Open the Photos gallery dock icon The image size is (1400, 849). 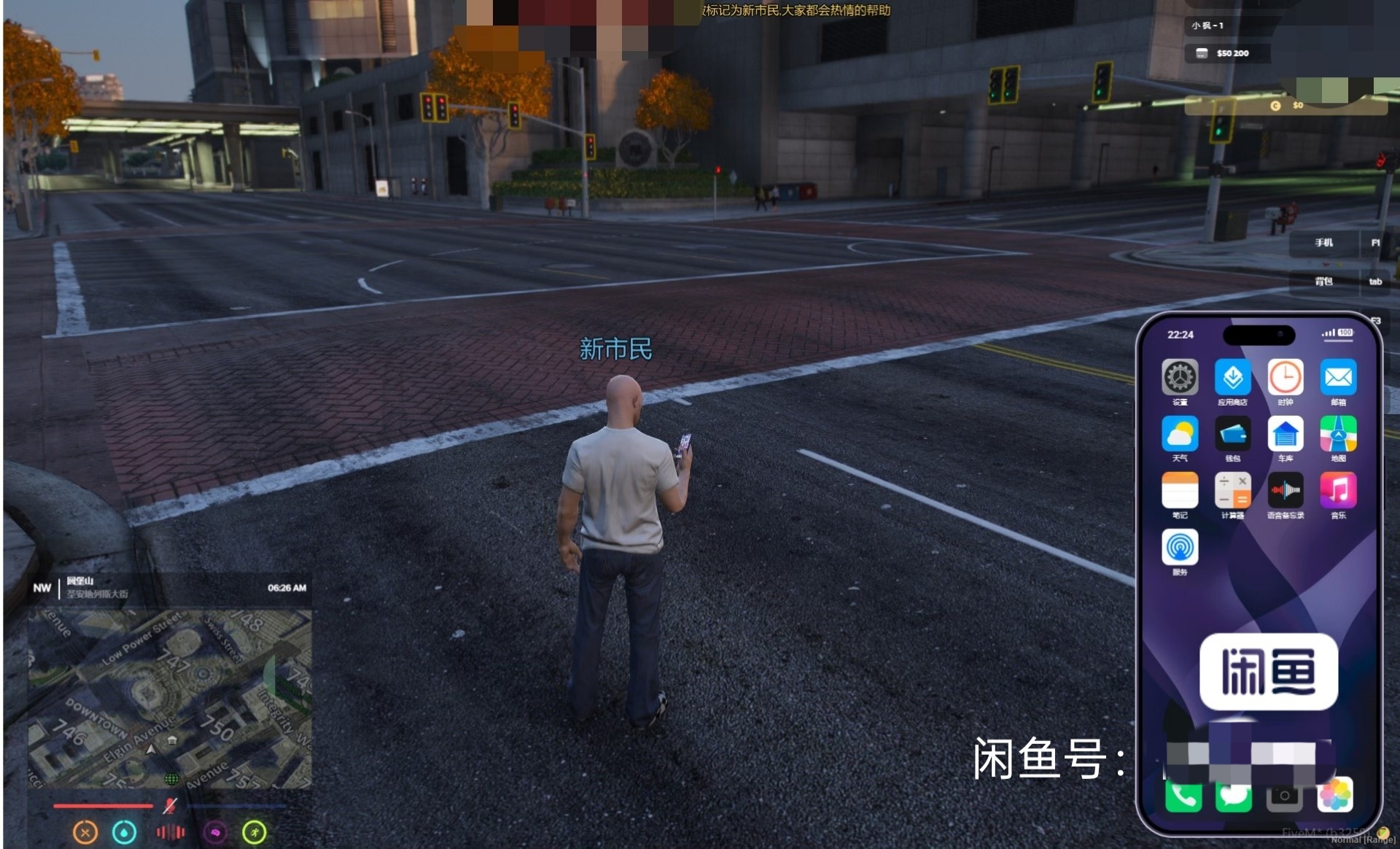(x=1335, y=794)
